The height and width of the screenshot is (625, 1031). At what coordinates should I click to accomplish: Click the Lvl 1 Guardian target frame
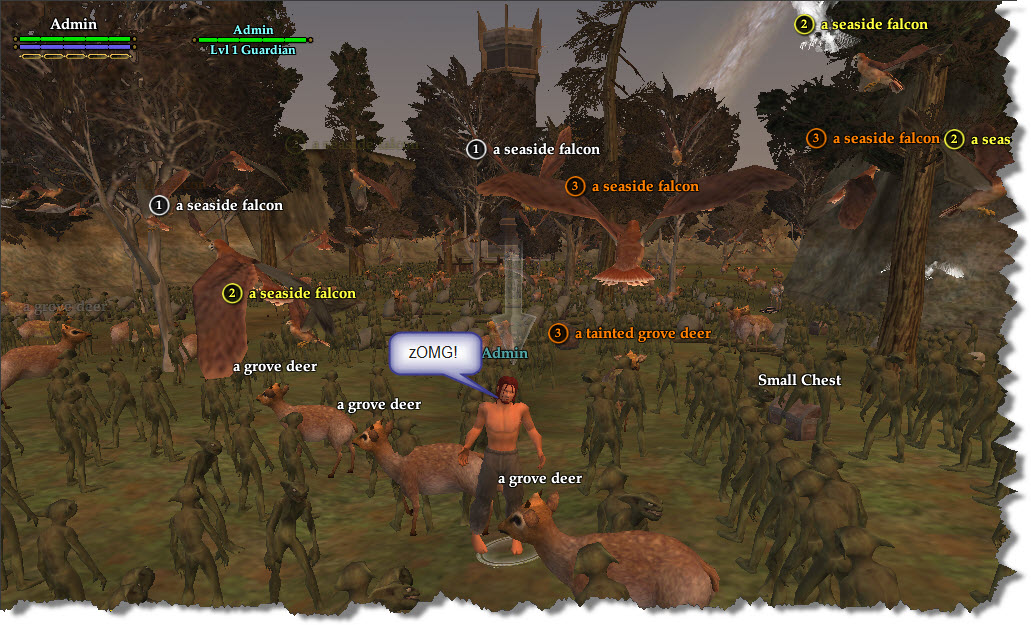pyautogui.click(x=253, y=40)
